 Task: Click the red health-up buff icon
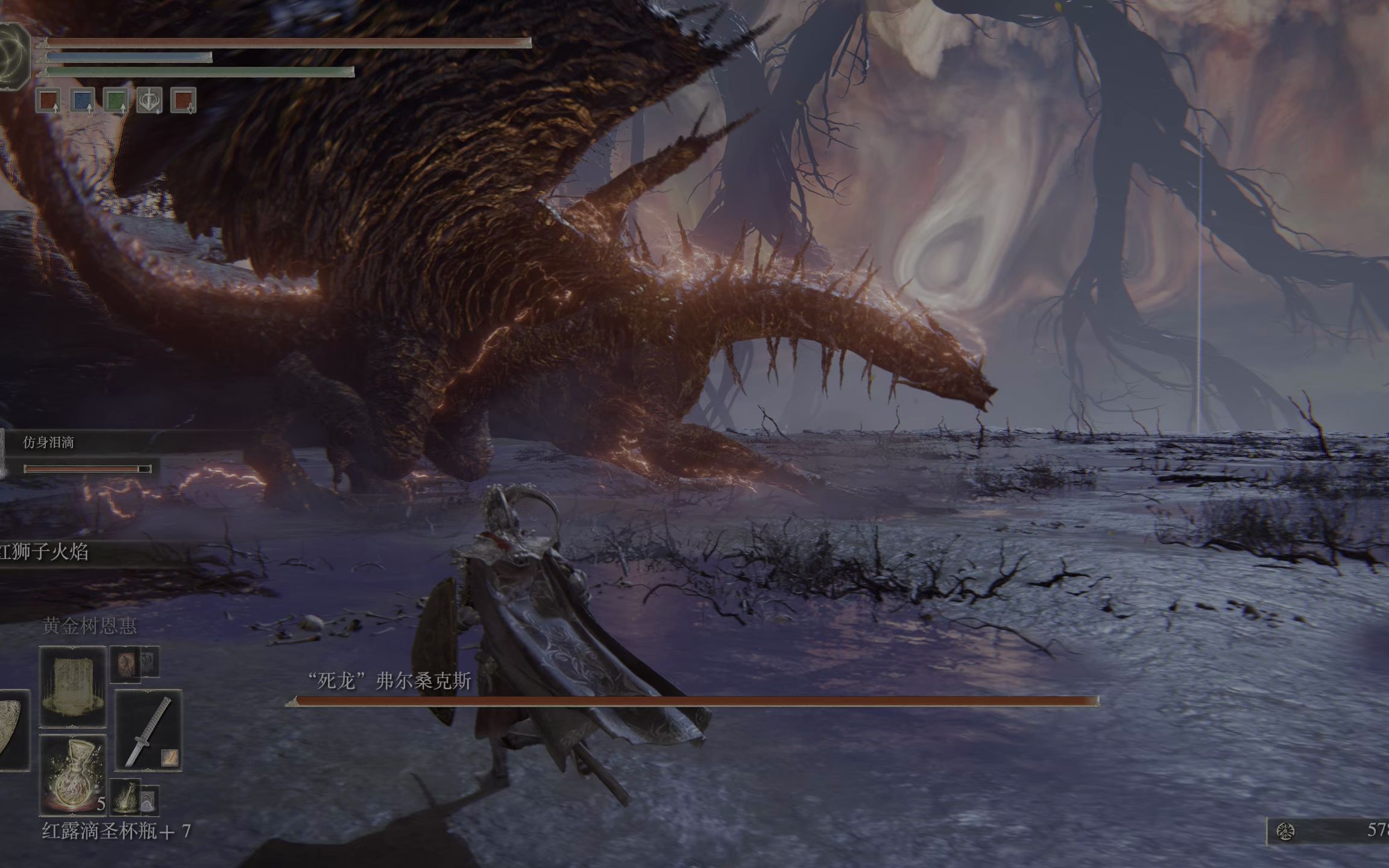coord(49,101)
